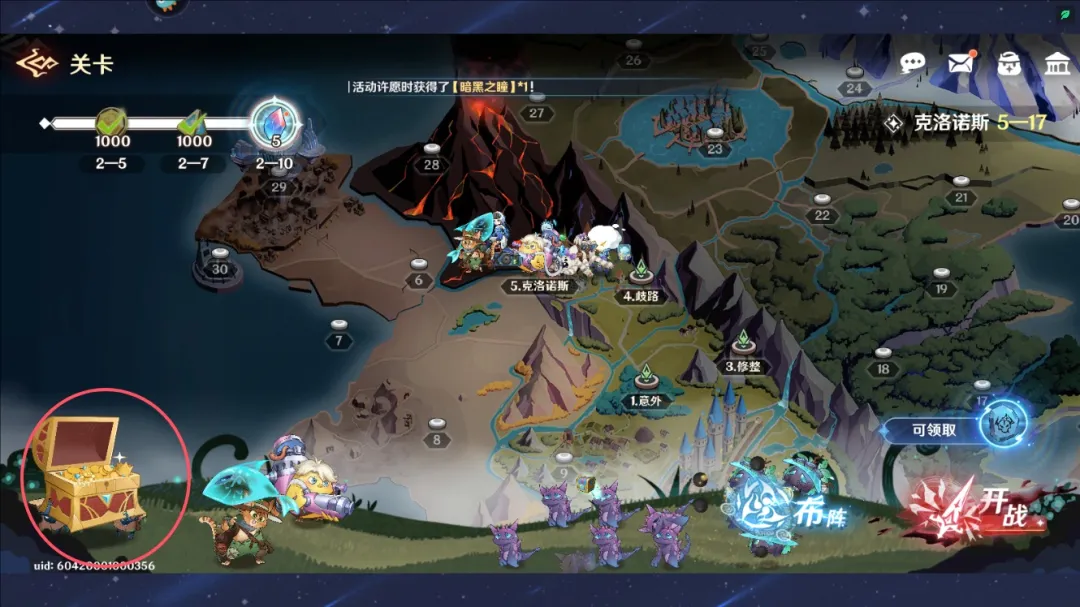Open the chat bubble icon
1080x607 pixels.
pyautogui.click(x=912, y=64)
